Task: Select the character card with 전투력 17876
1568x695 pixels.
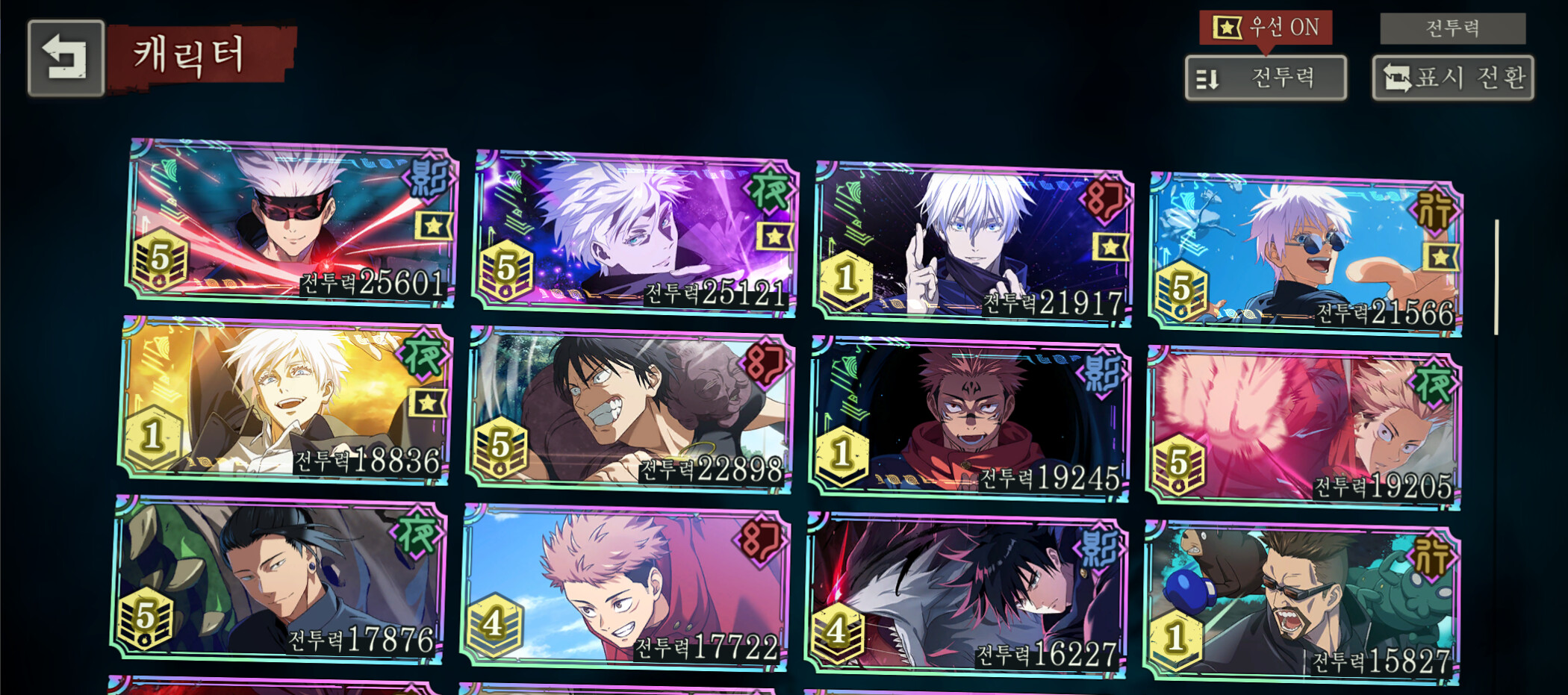Action: coord(279,579)
